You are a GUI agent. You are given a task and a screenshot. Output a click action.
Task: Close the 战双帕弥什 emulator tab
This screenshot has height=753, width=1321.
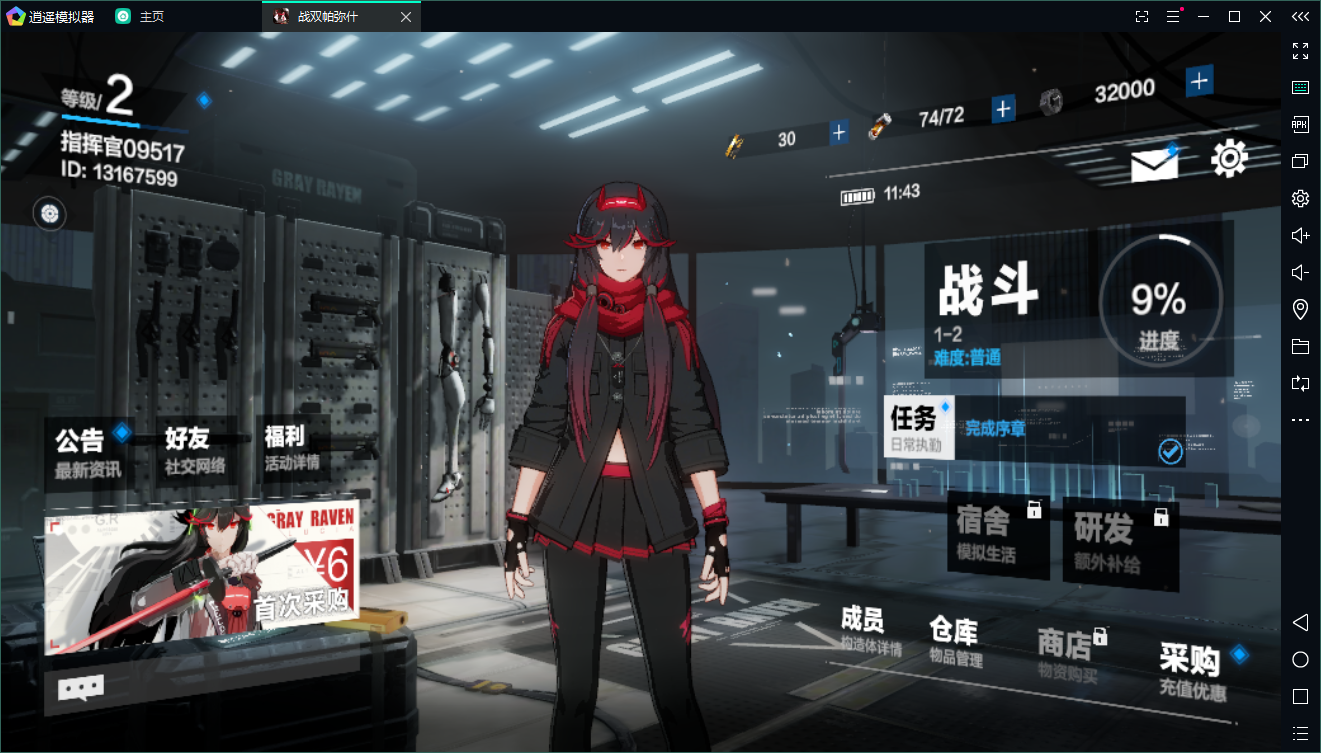[405, 17]
